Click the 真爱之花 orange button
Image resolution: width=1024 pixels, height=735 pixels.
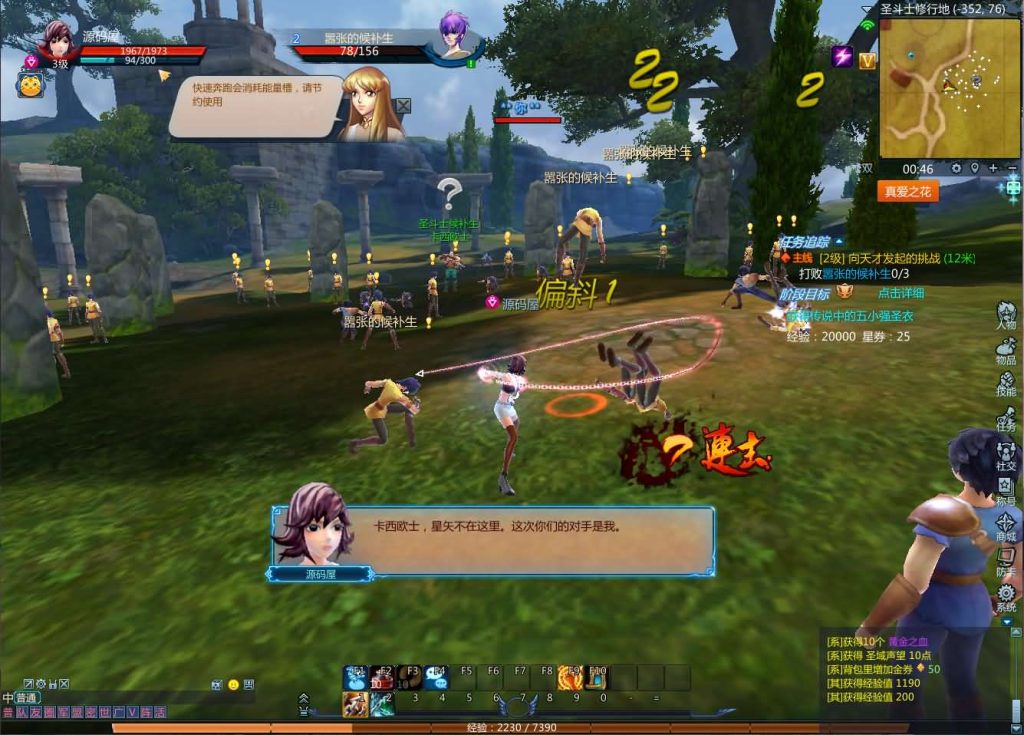[908, 190]
